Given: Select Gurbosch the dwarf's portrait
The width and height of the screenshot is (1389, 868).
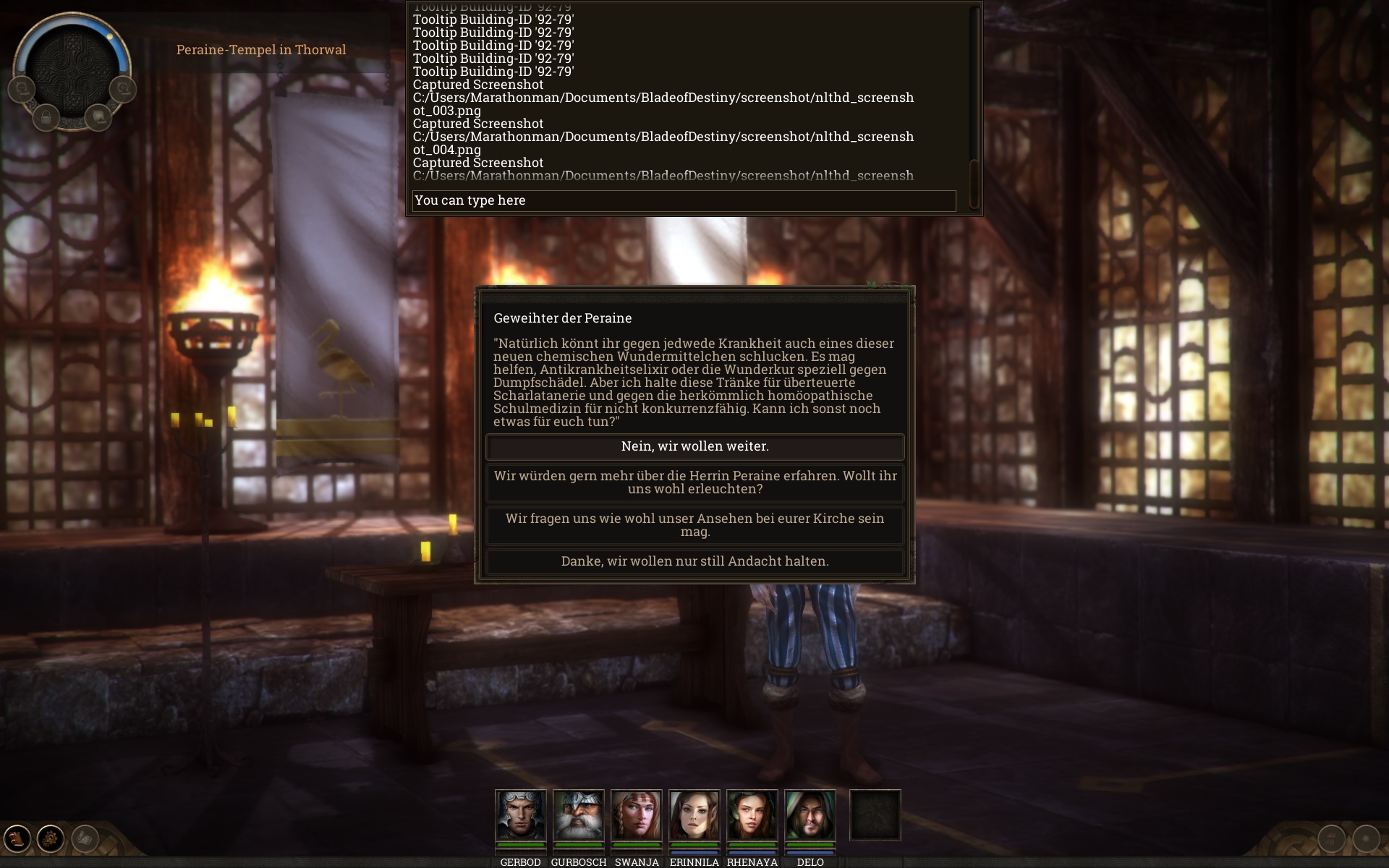Looking at the screenshot, I should click(x=578, y=815).
